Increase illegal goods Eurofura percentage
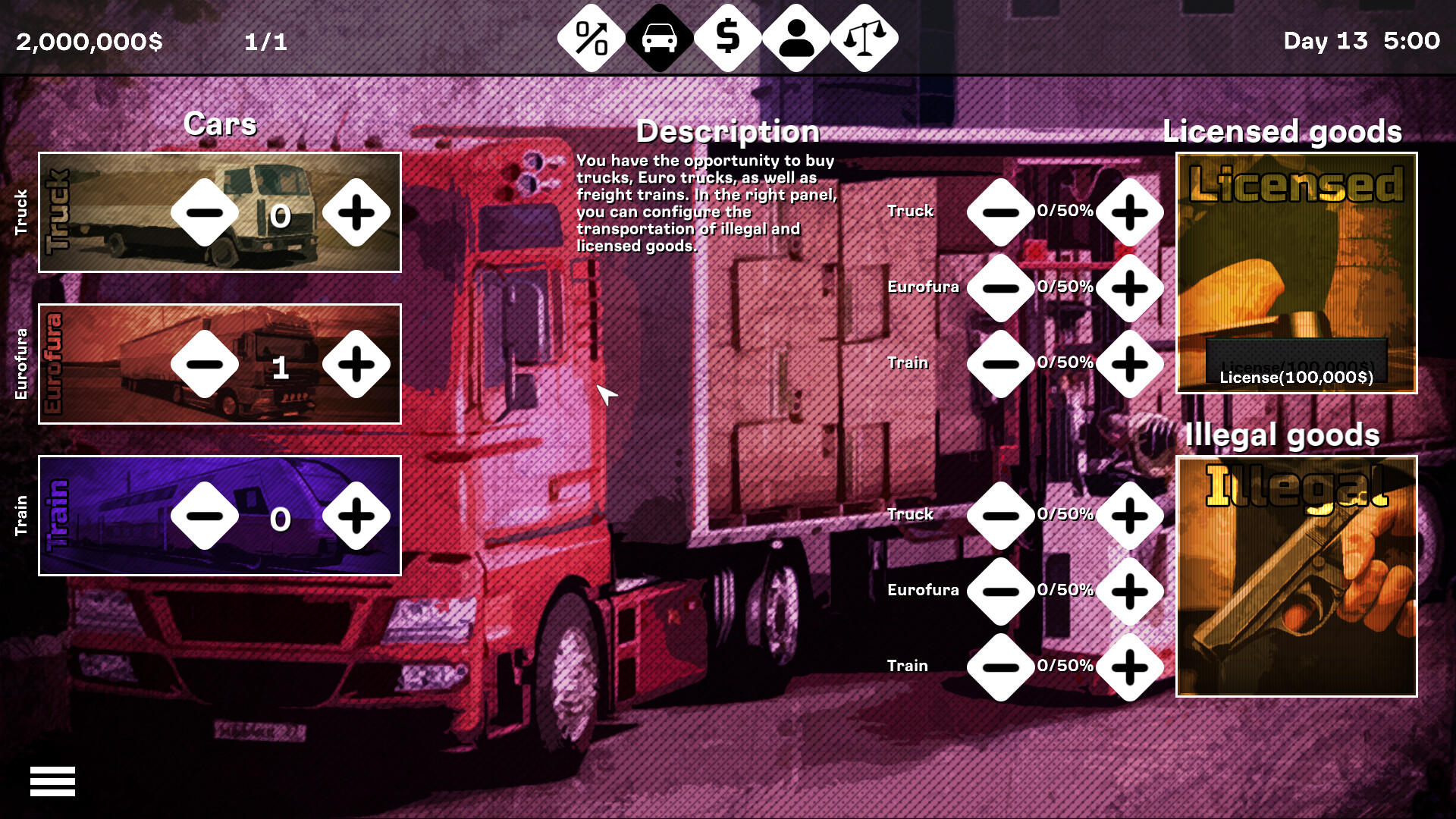 [1129, 591]
